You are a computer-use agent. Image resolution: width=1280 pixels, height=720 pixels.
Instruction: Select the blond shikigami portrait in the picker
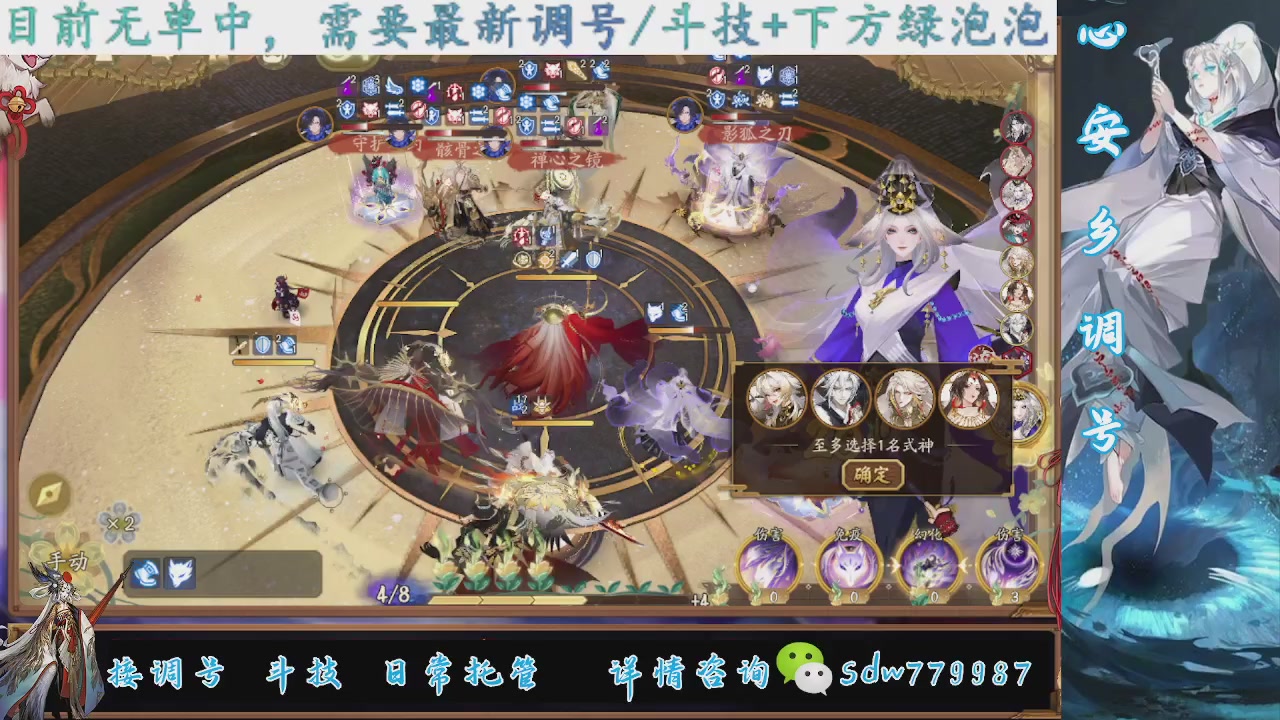[776, 399]
